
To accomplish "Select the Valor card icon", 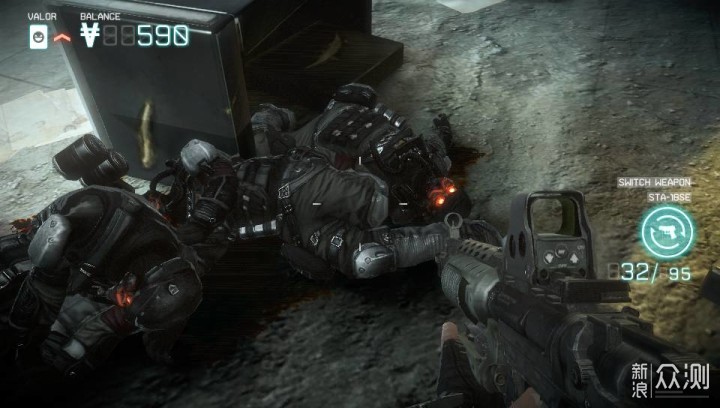I will (x=35, y=36).
